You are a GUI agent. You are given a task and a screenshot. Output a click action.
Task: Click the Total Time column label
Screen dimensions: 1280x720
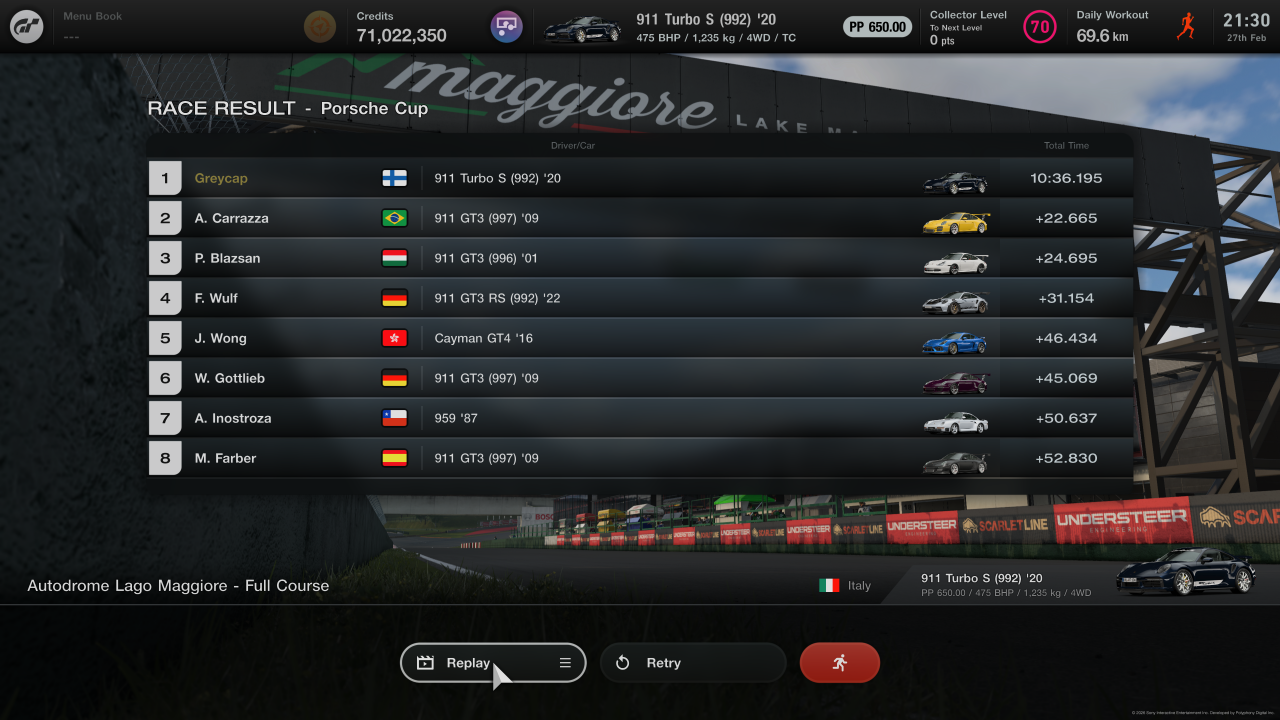pos(1066,145)
